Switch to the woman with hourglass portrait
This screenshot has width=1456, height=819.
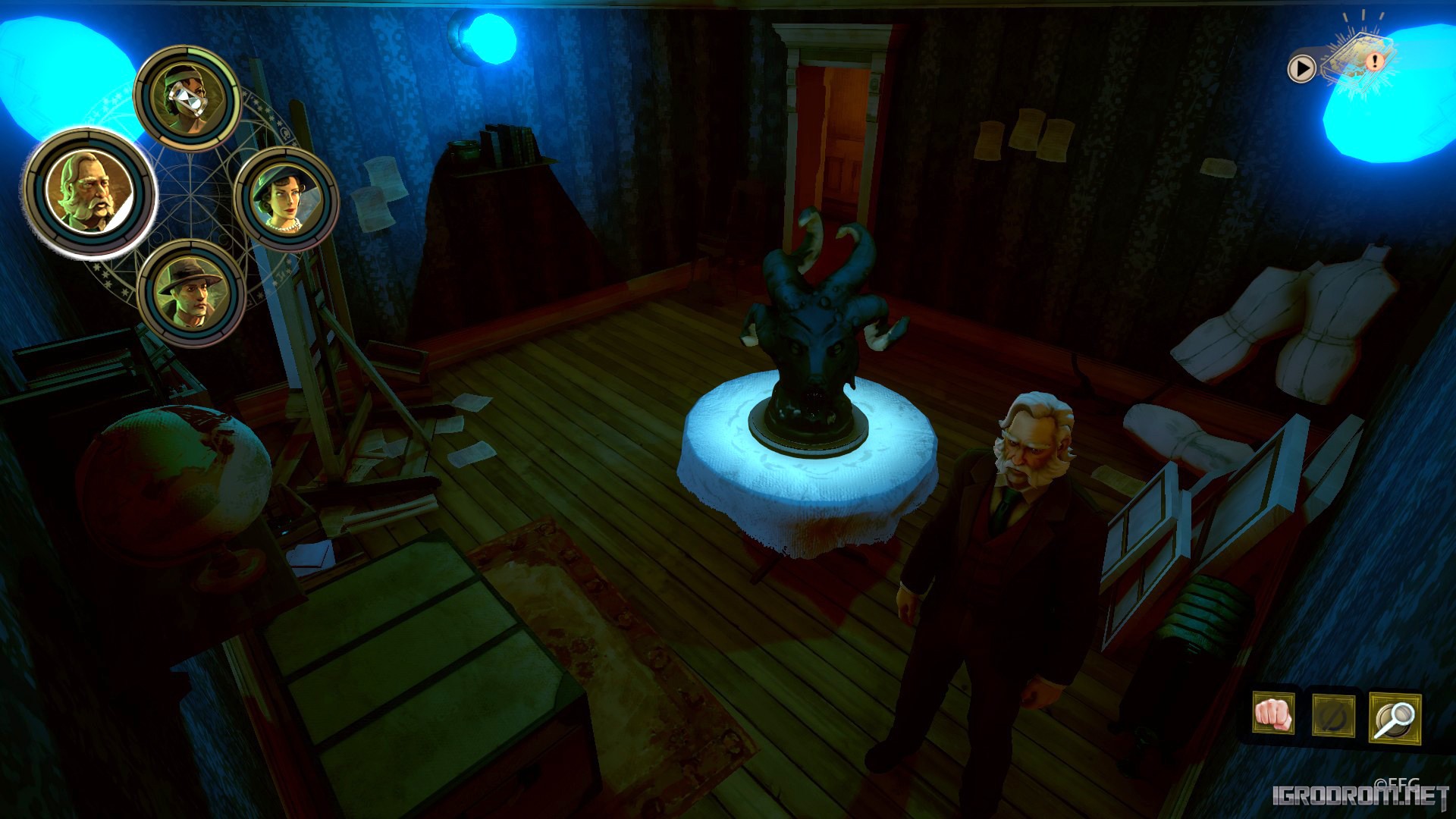[x=187, y=98]
